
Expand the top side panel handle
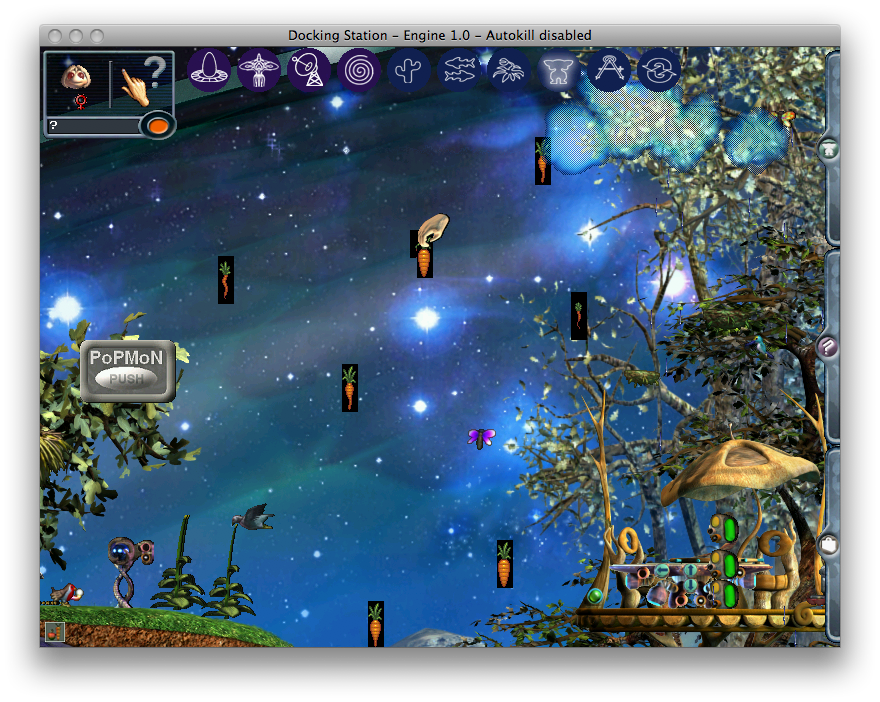pyautogui.click(x=828, y=150)
